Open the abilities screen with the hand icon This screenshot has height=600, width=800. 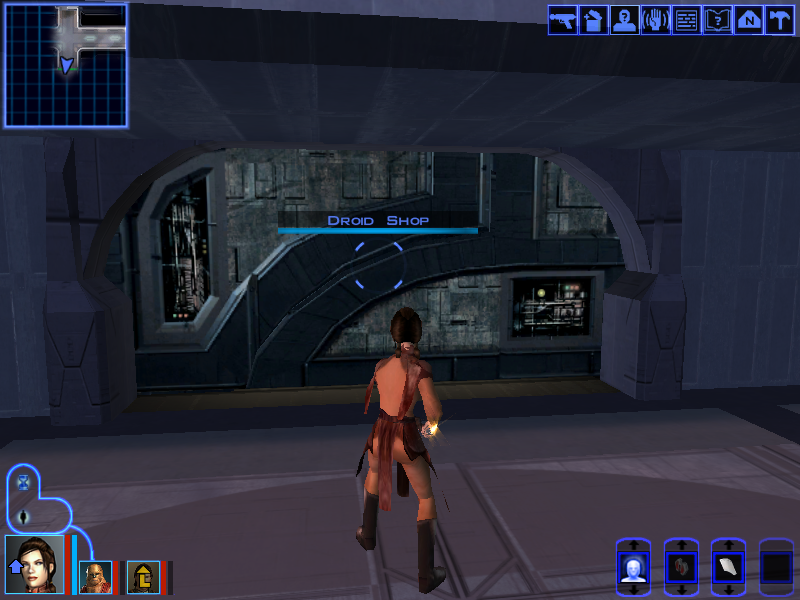coord(655,20)
